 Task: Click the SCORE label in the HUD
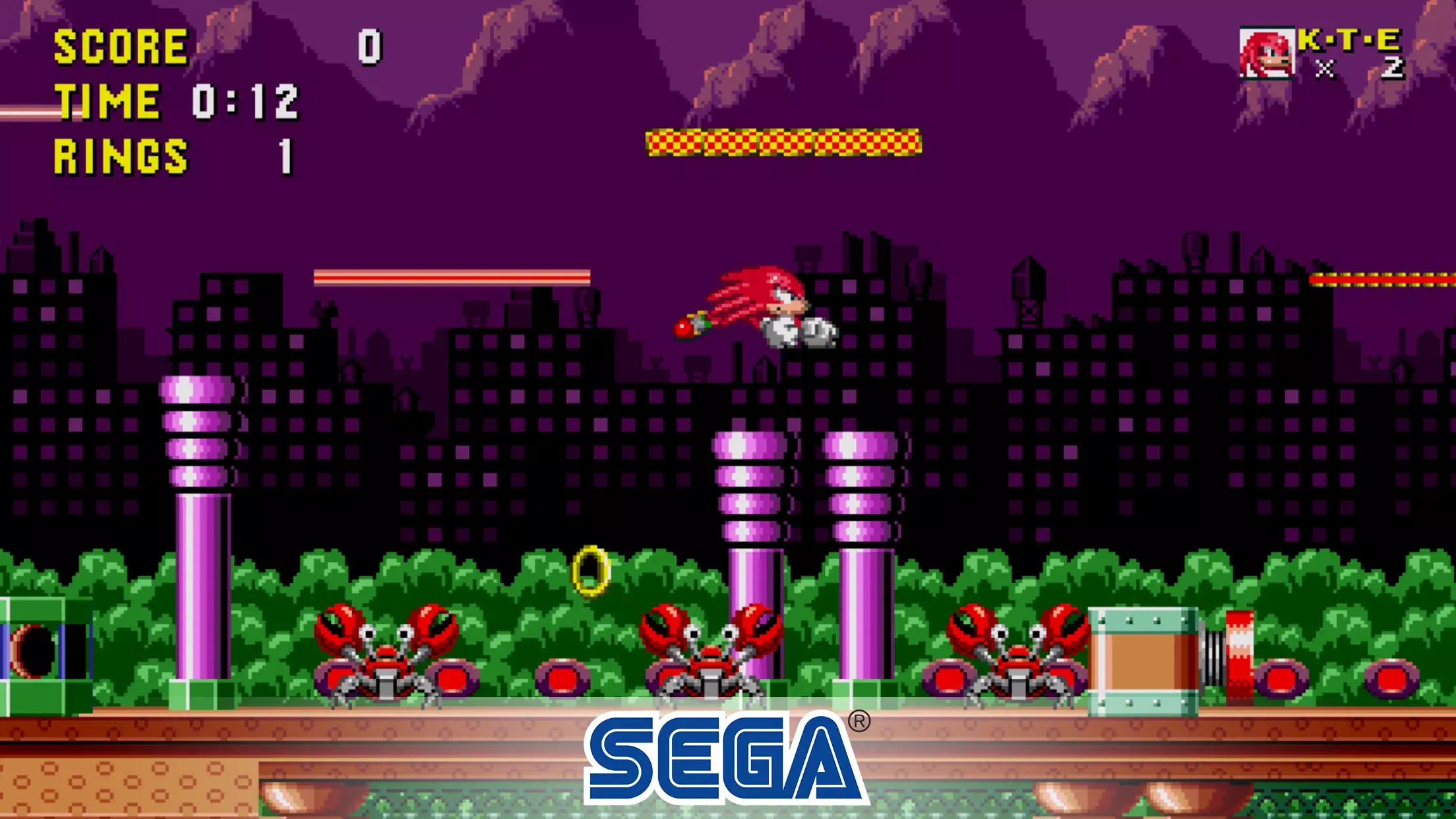(119, 46)
